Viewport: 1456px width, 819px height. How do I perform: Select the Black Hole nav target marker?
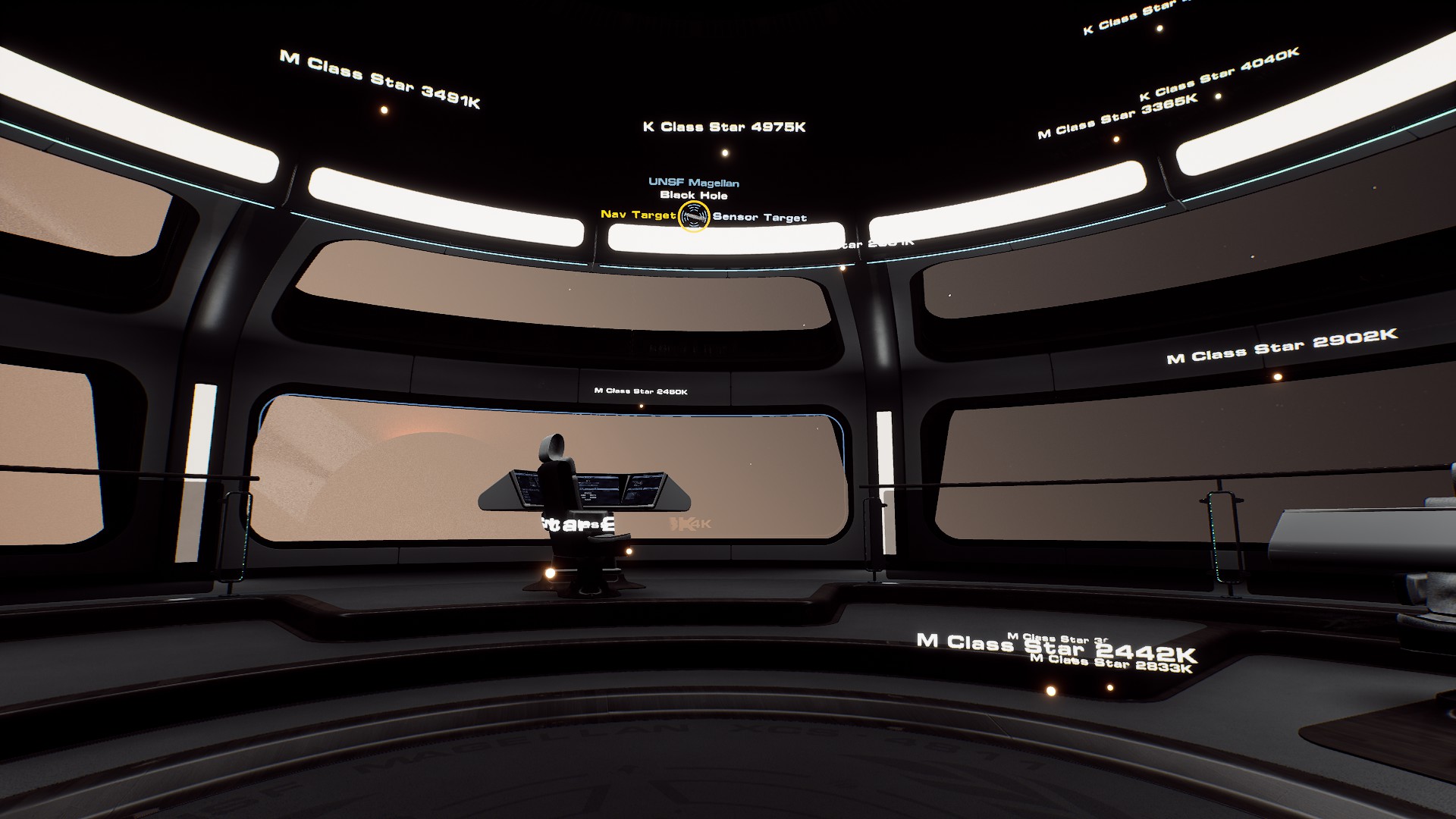pyautogui.click(x=694, y=217)
